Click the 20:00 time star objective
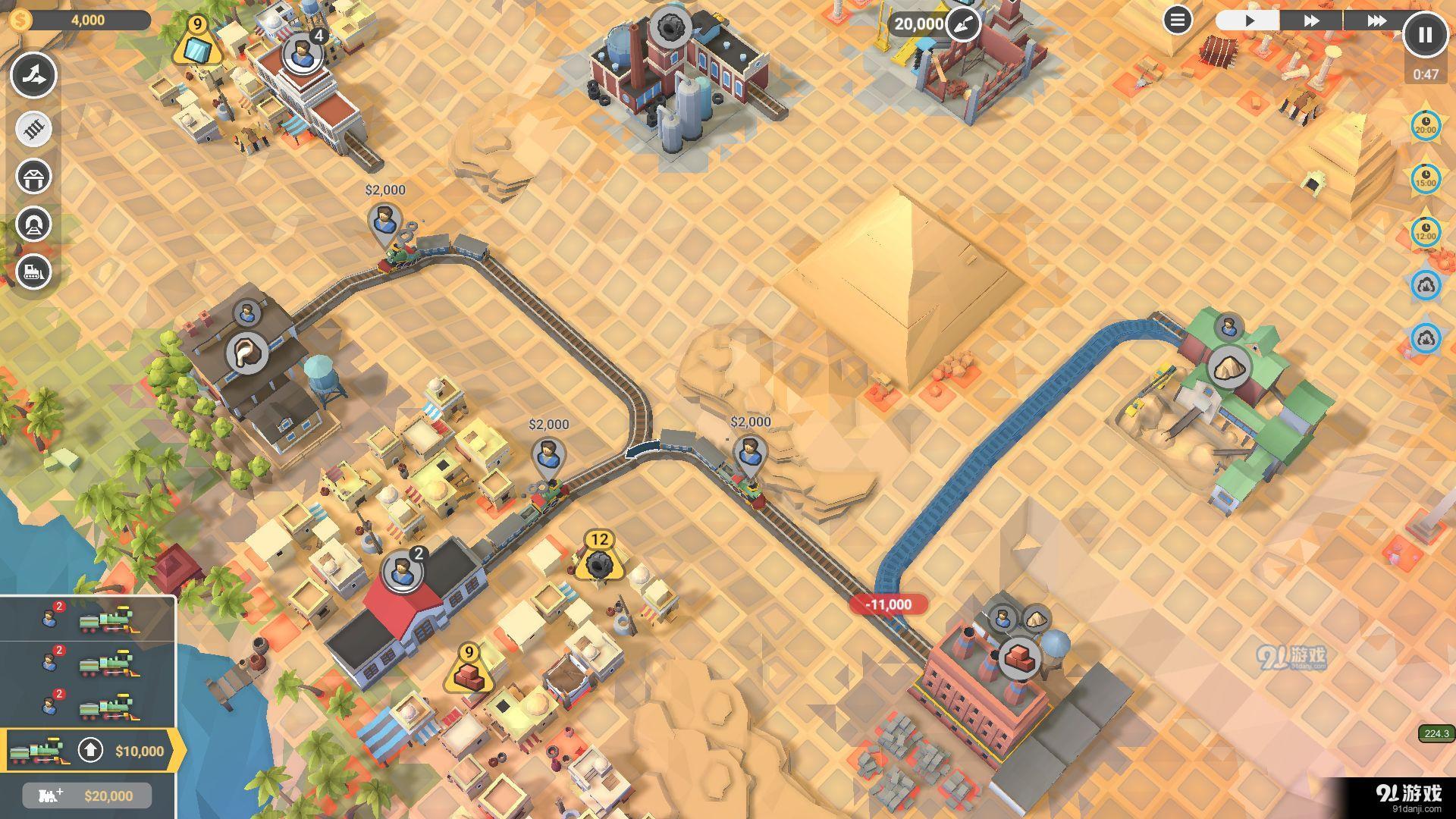The height and width of the screenshot is (819, 1456). point(1426,126)
